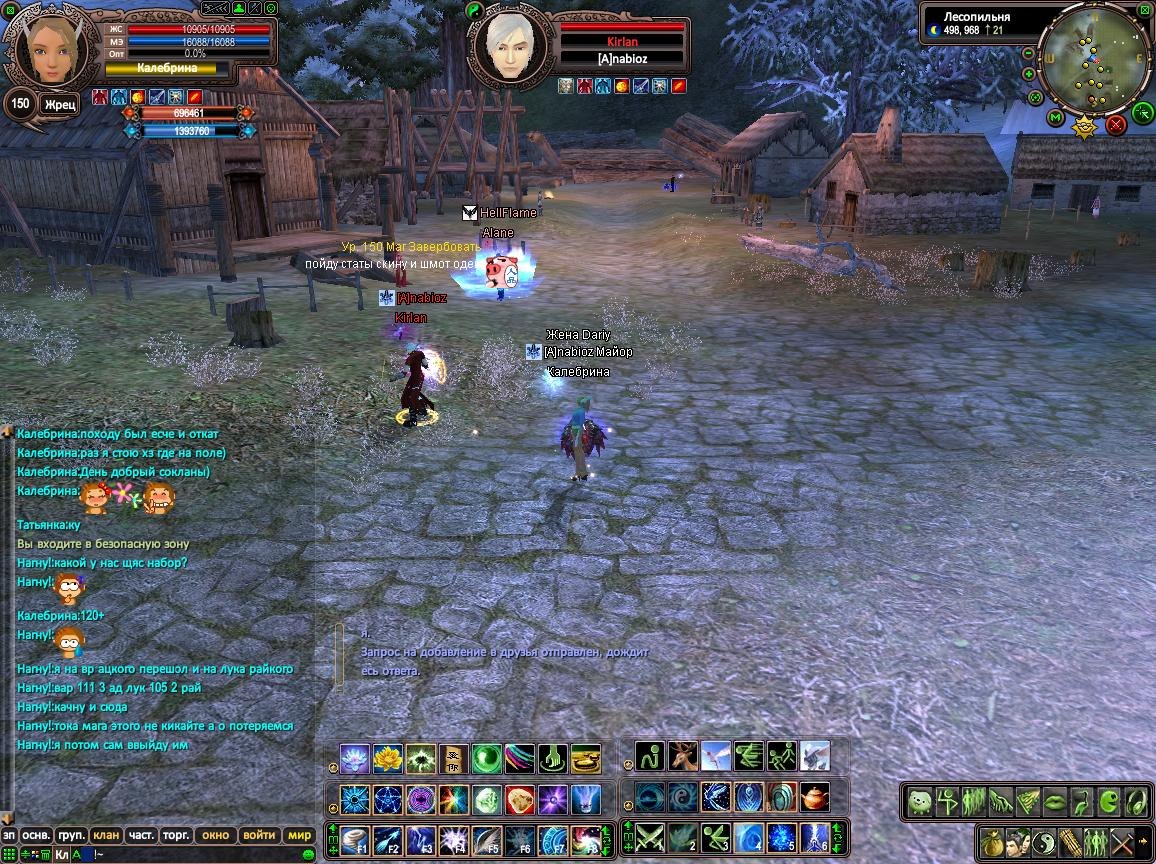Open the inventory bag icon

click(992, 841)
